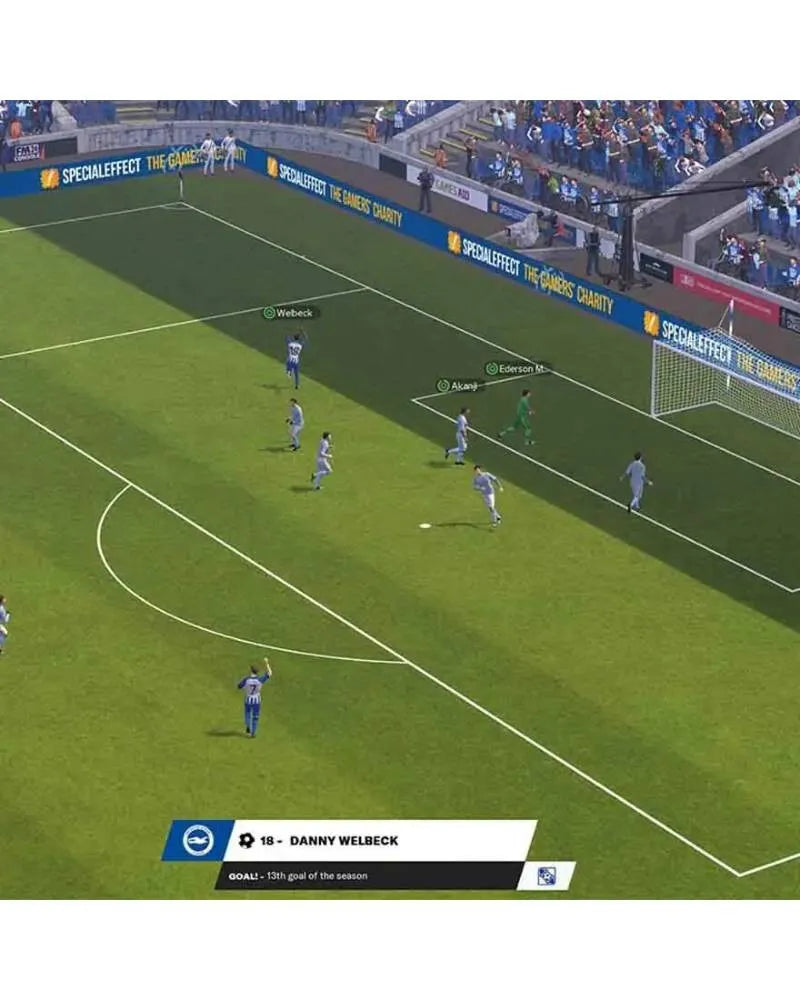Select the Welbeck player name tag
The image size is (800, 1000).
(x=291, y=313)
